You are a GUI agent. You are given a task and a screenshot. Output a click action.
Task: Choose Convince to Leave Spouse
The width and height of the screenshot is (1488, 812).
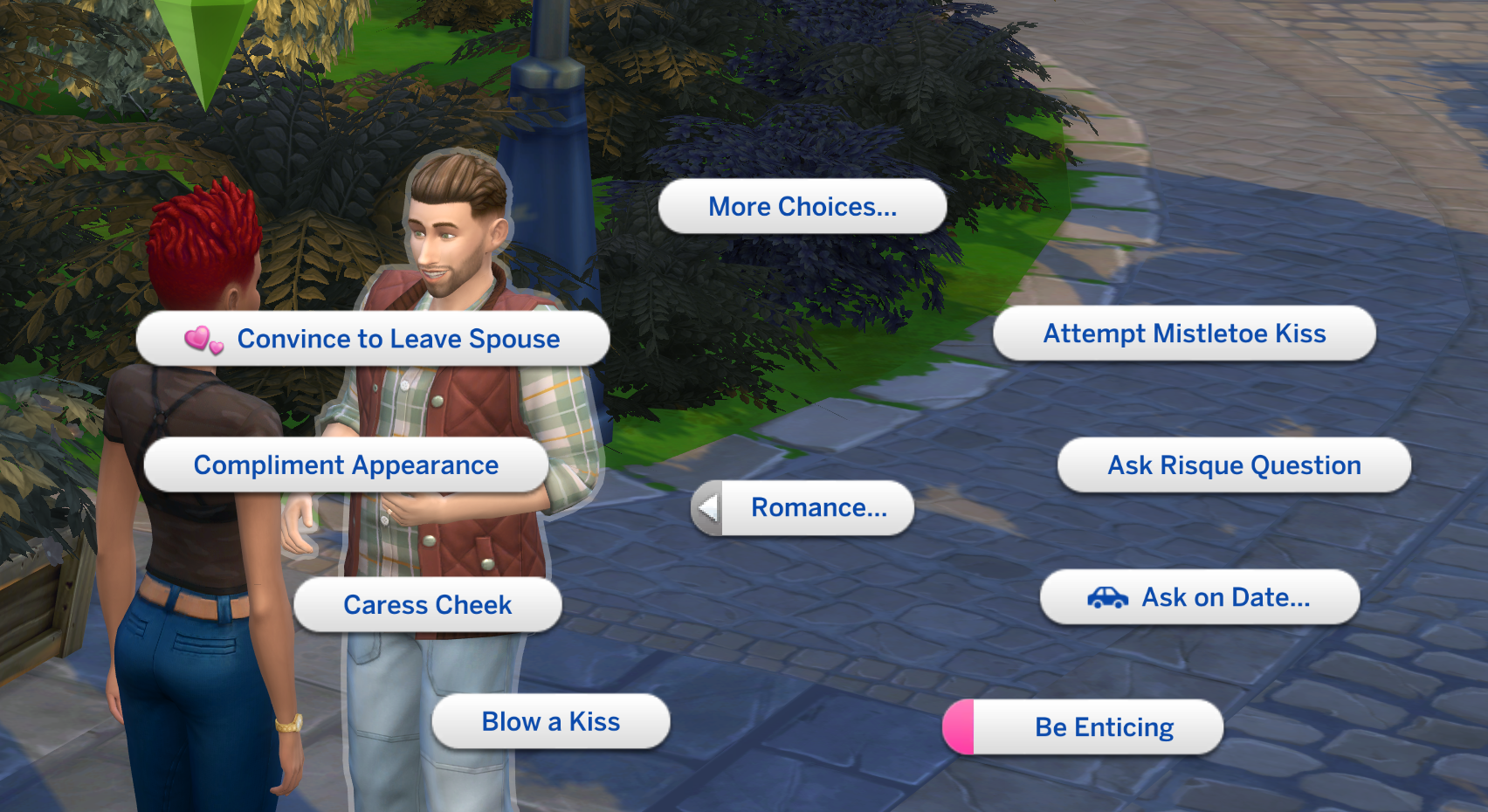tap(397, 340)
